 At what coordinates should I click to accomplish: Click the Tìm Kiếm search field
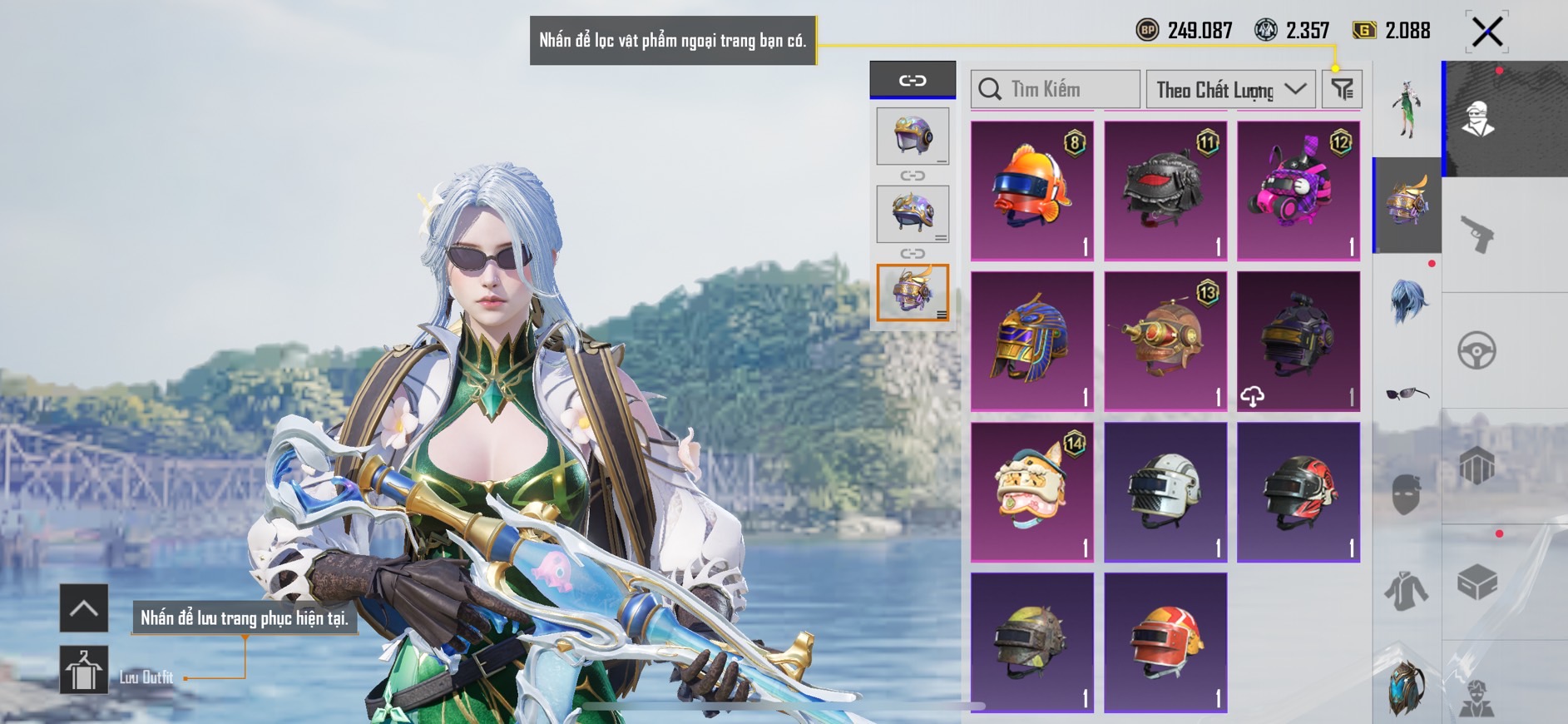pos(1056,89)
